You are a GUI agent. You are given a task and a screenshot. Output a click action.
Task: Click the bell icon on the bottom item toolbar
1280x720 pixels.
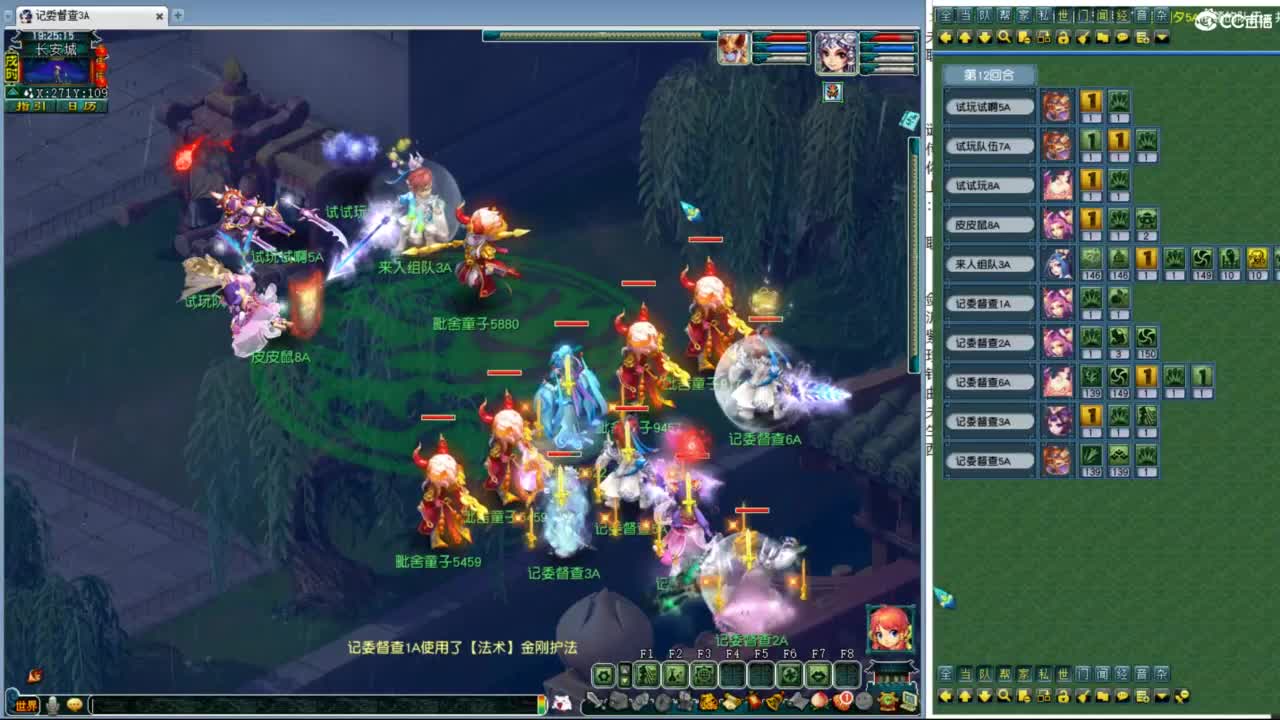point(773,701)
